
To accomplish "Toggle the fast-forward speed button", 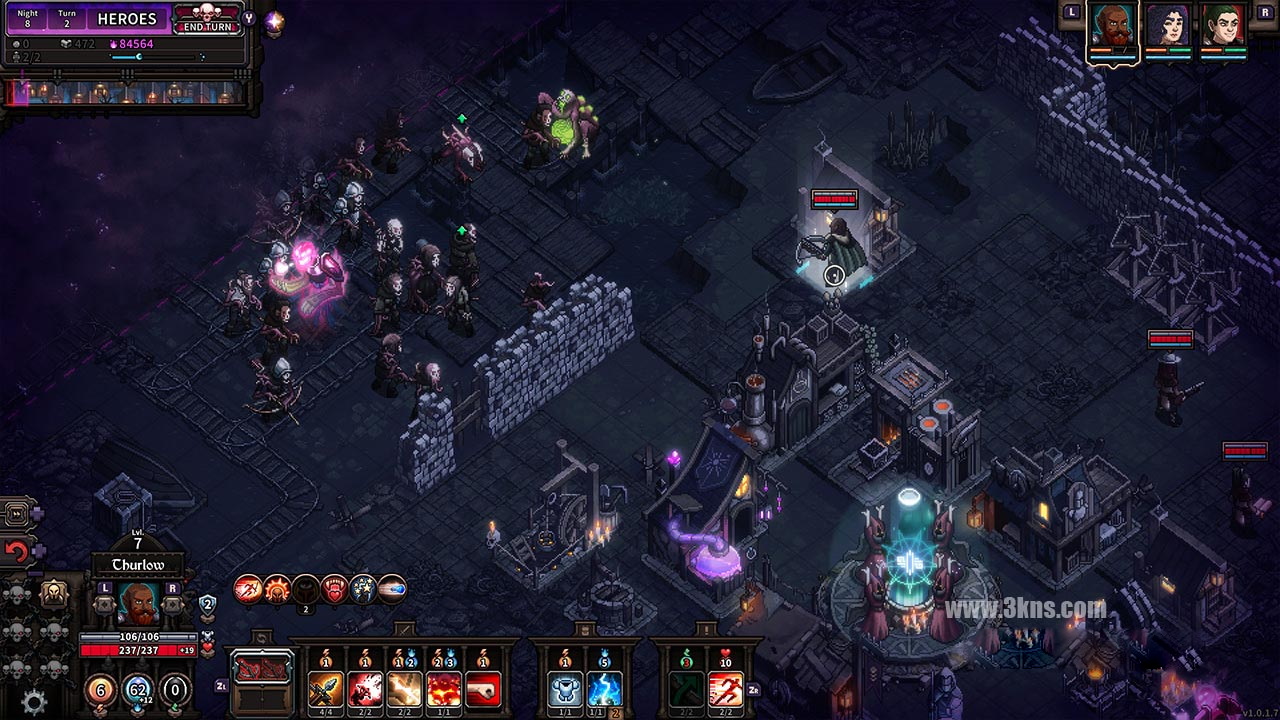I will point(16,514).
